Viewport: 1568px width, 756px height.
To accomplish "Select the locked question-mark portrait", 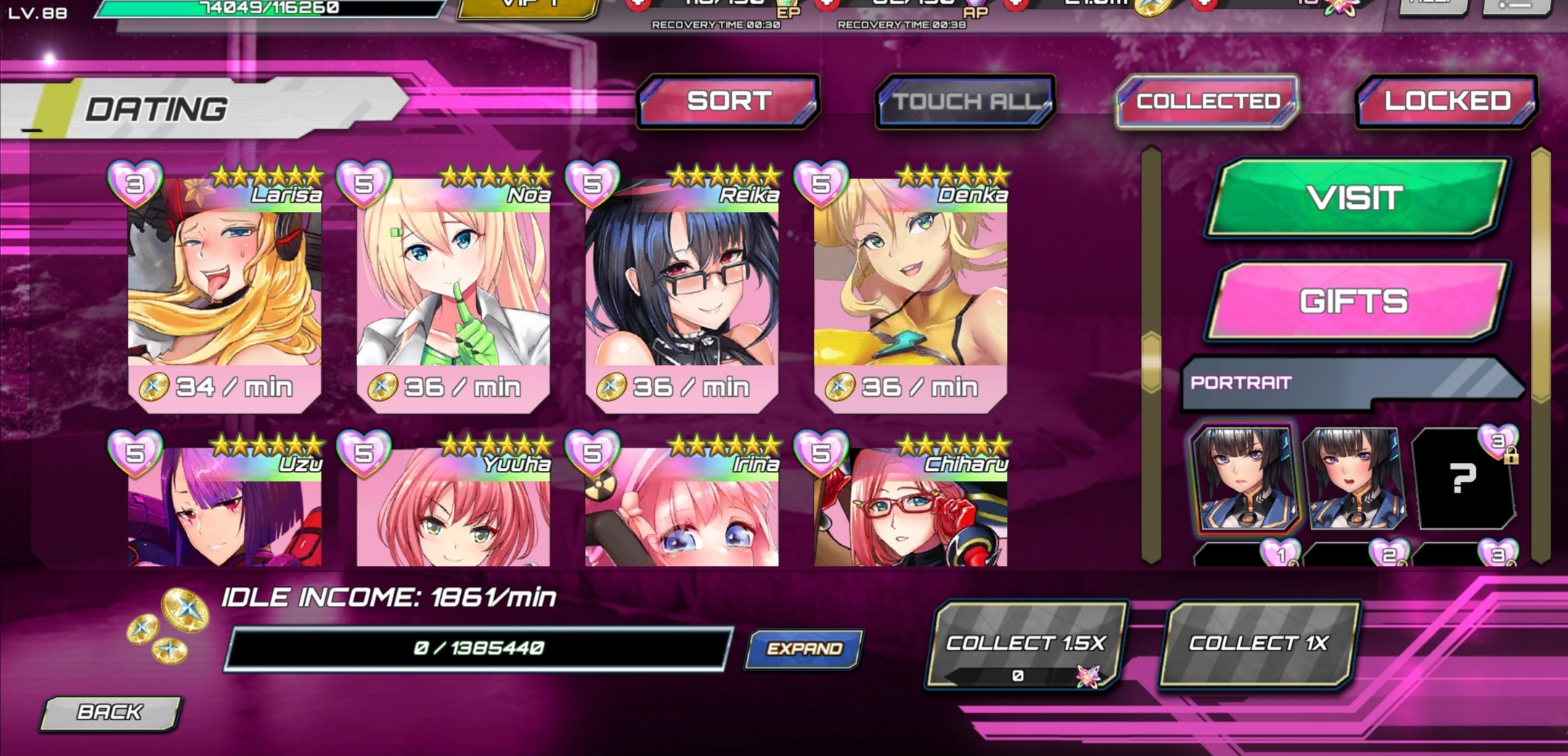I will [x=1462, y=479].
